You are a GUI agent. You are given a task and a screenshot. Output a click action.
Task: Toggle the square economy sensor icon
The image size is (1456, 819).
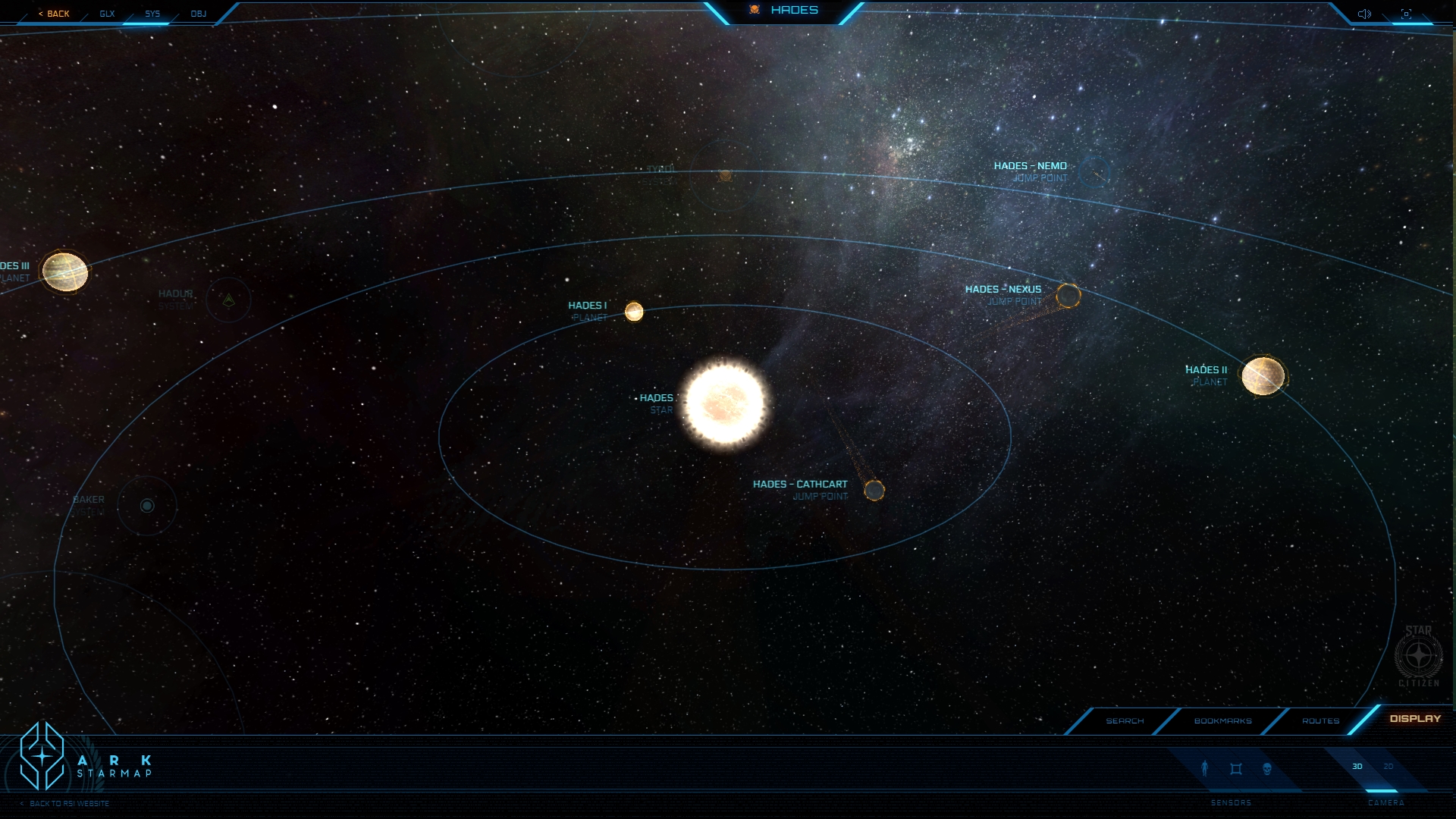coord(1236,769)
